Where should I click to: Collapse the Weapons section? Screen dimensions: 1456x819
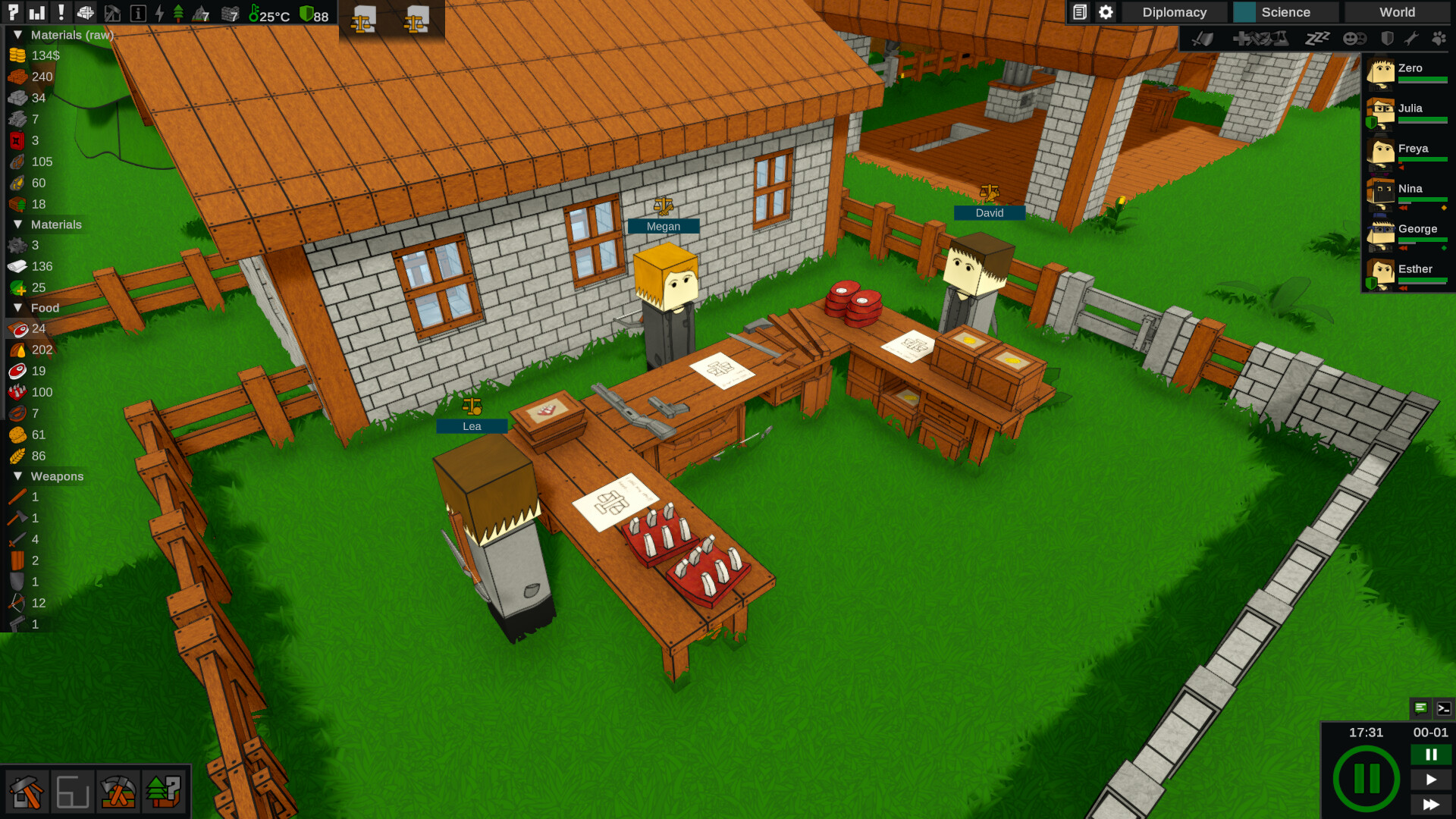coord(18,476)
